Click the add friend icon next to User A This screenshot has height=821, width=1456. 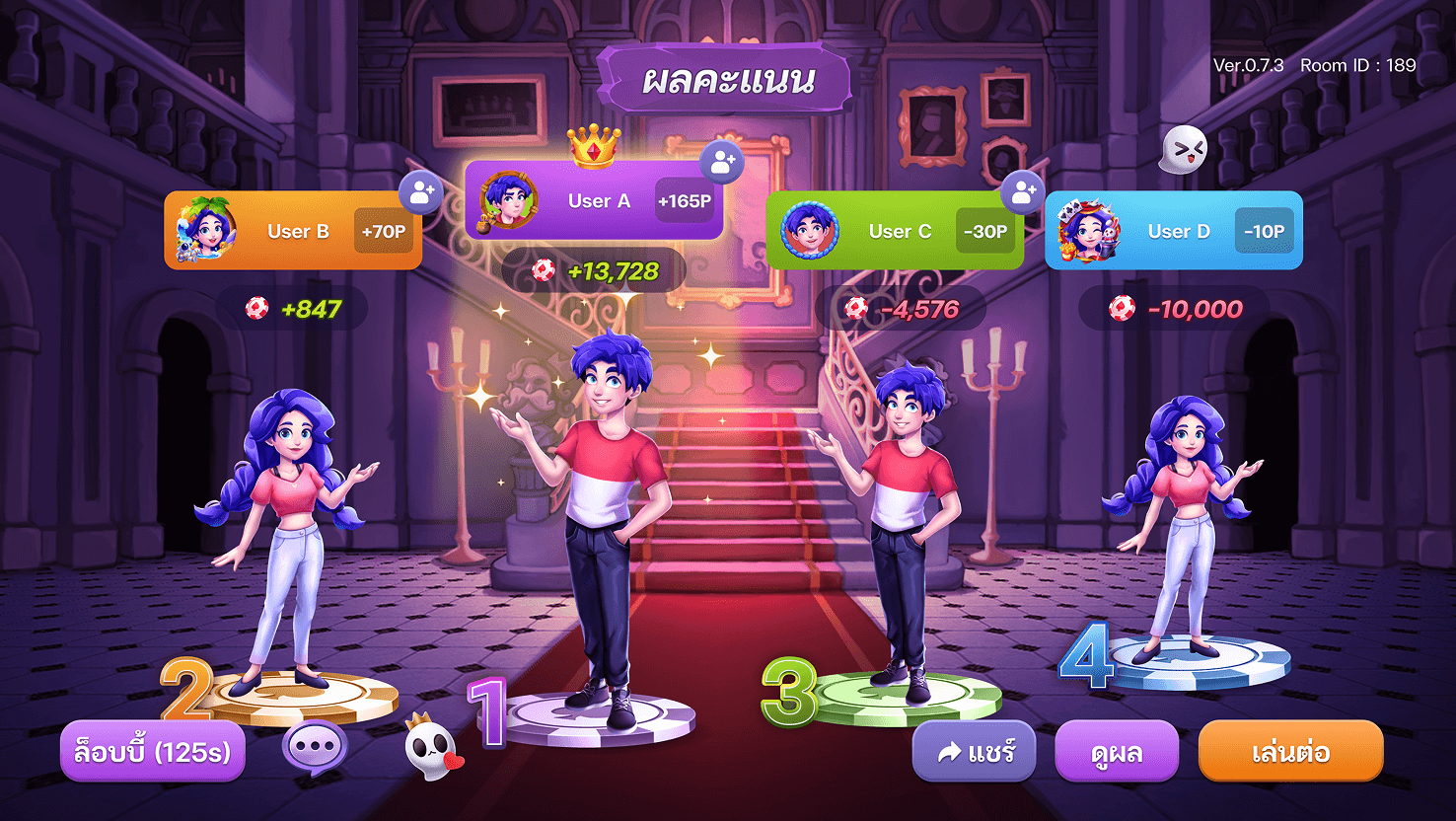point(720,162)
